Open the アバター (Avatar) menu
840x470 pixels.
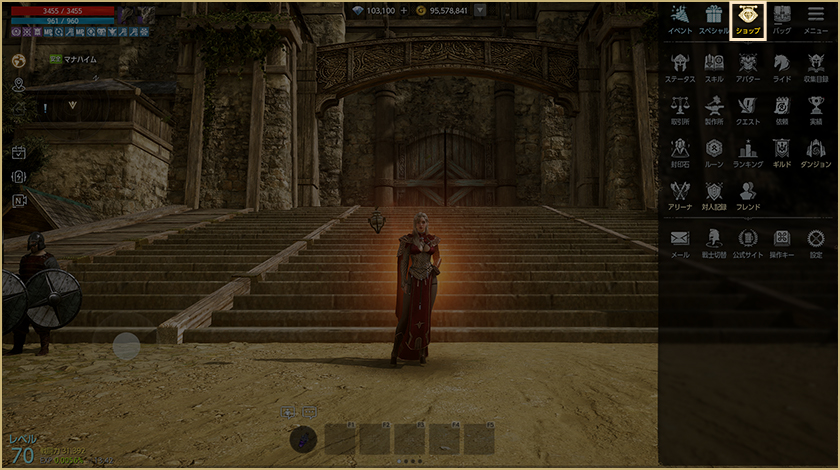click(x=748, y=66)
